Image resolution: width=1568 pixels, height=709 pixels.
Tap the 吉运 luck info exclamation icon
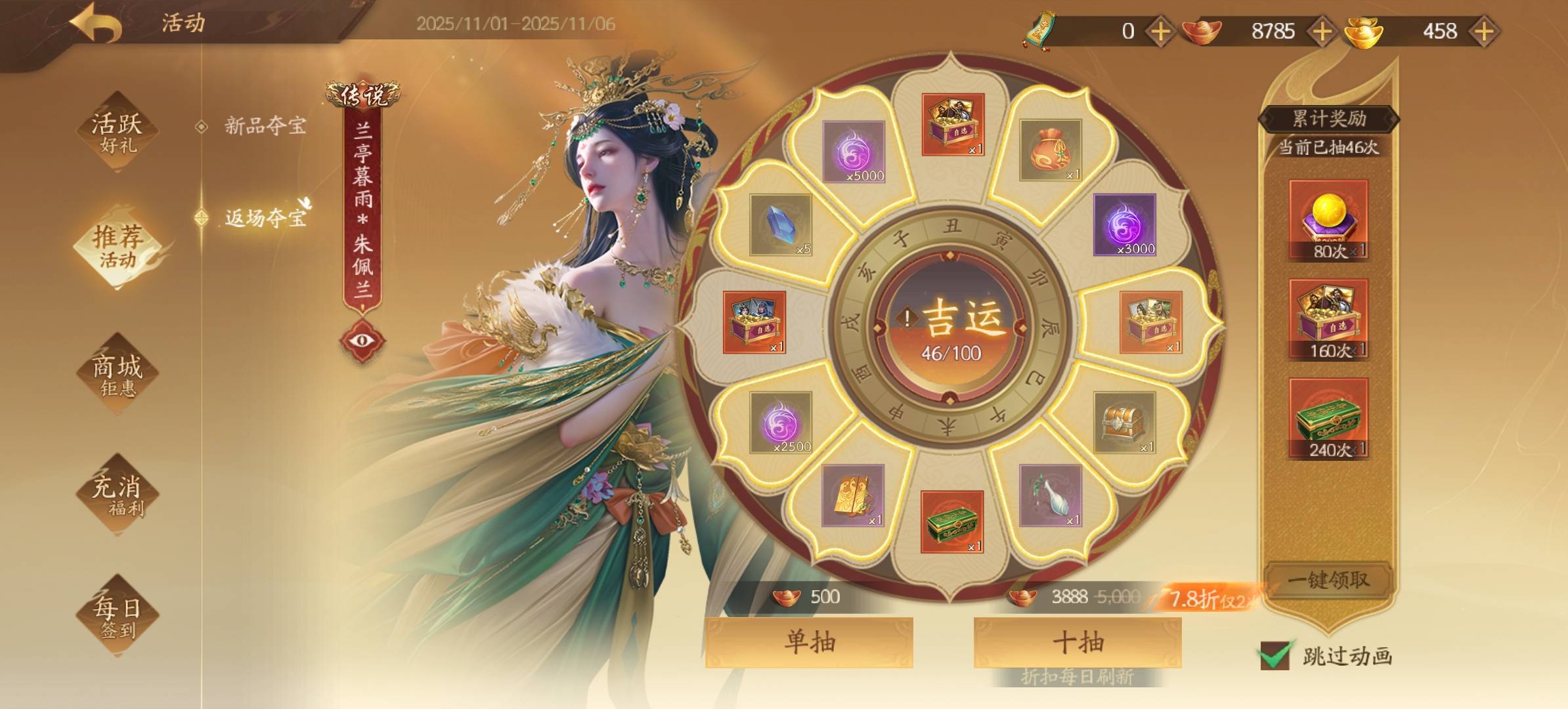pyautogui.click(x=907, y=318)
